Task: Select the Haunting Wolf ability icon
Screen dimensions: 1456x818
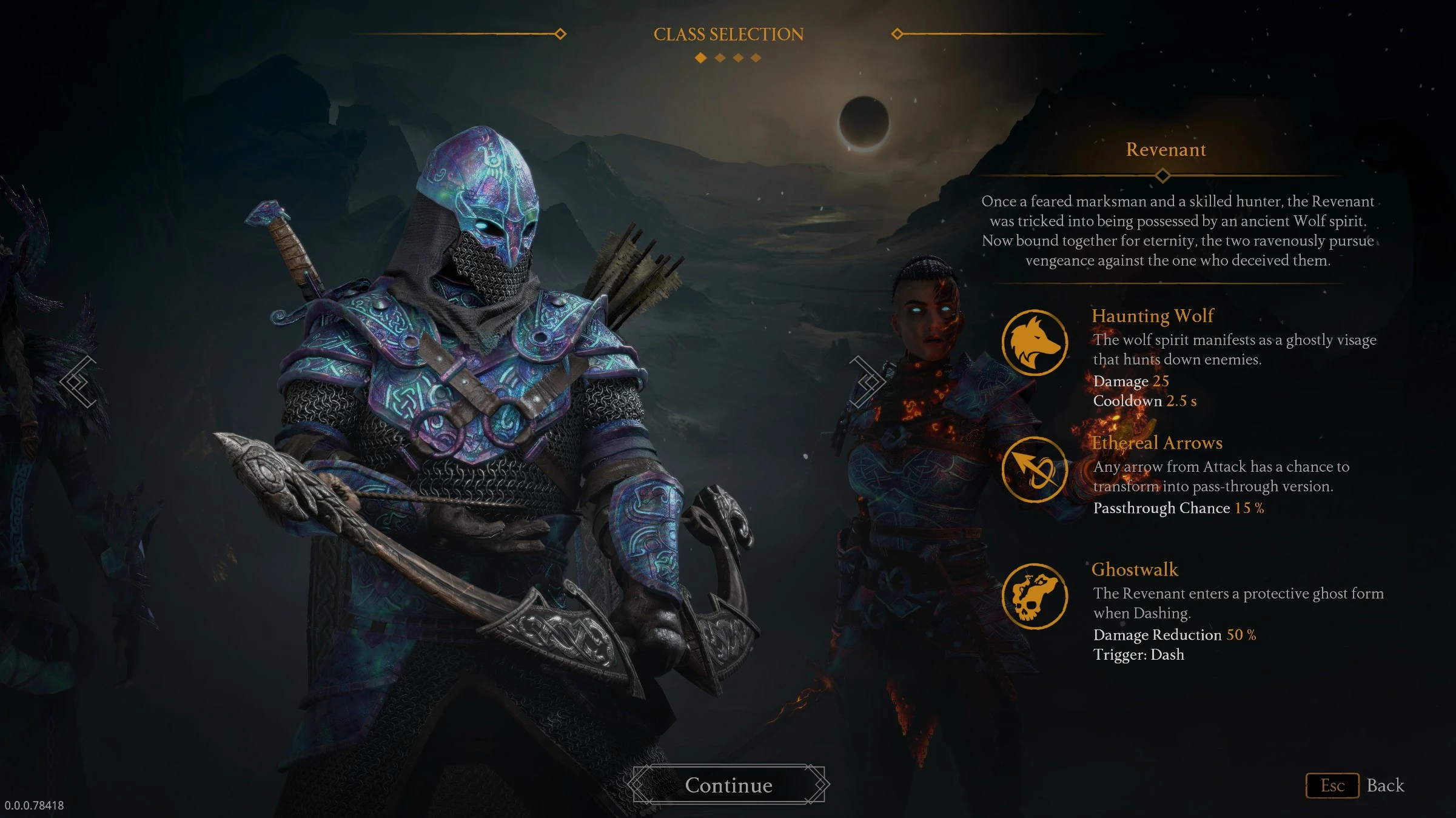Action: [1035, 343]
